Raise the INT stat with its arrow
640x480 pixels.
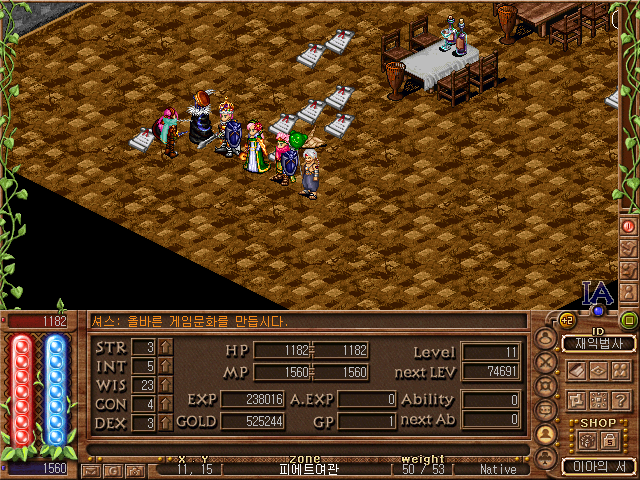pos(165,366)
